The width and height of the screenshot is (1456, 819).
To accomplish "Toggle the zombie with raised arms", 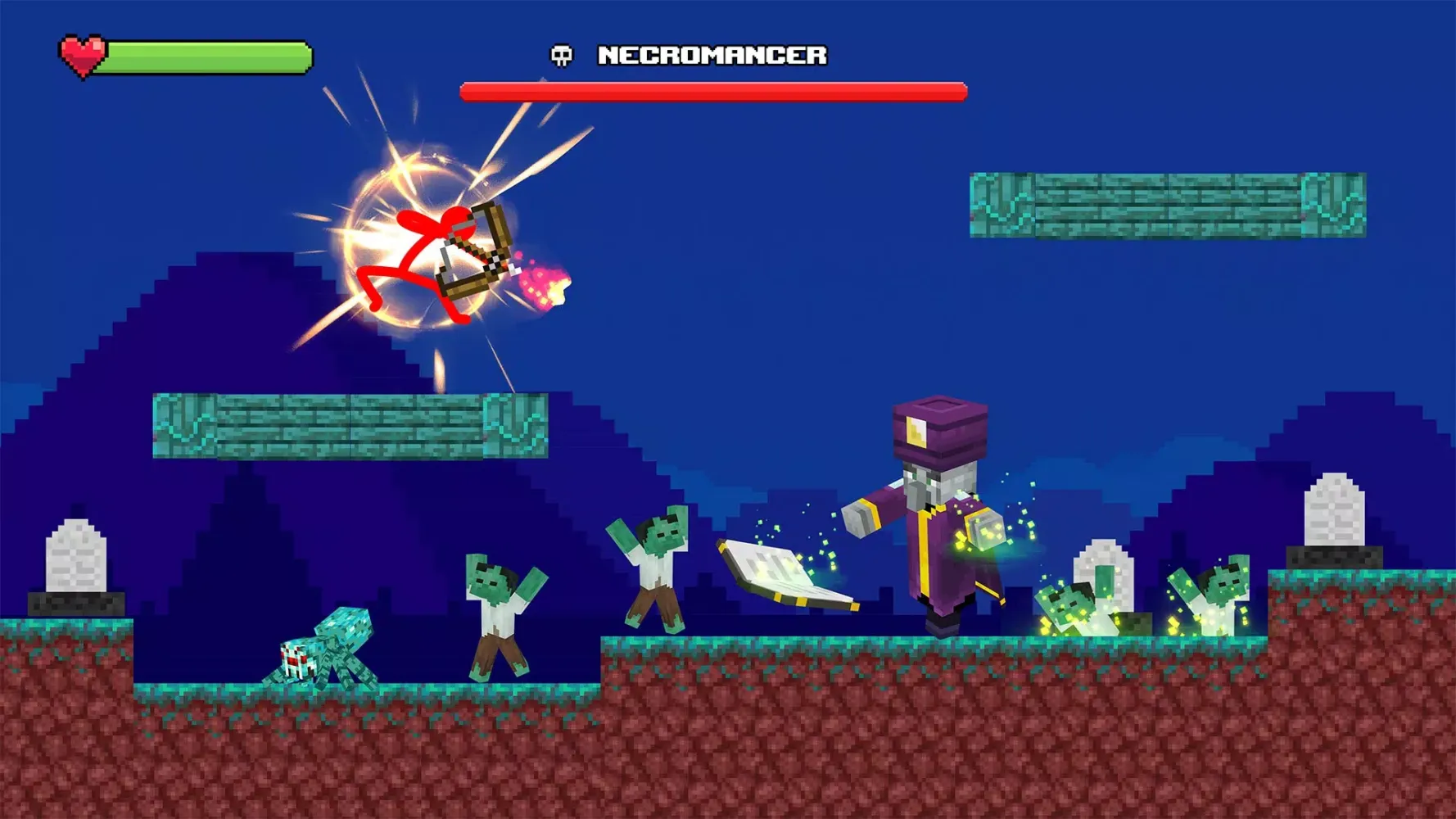I will coord(655,569).
